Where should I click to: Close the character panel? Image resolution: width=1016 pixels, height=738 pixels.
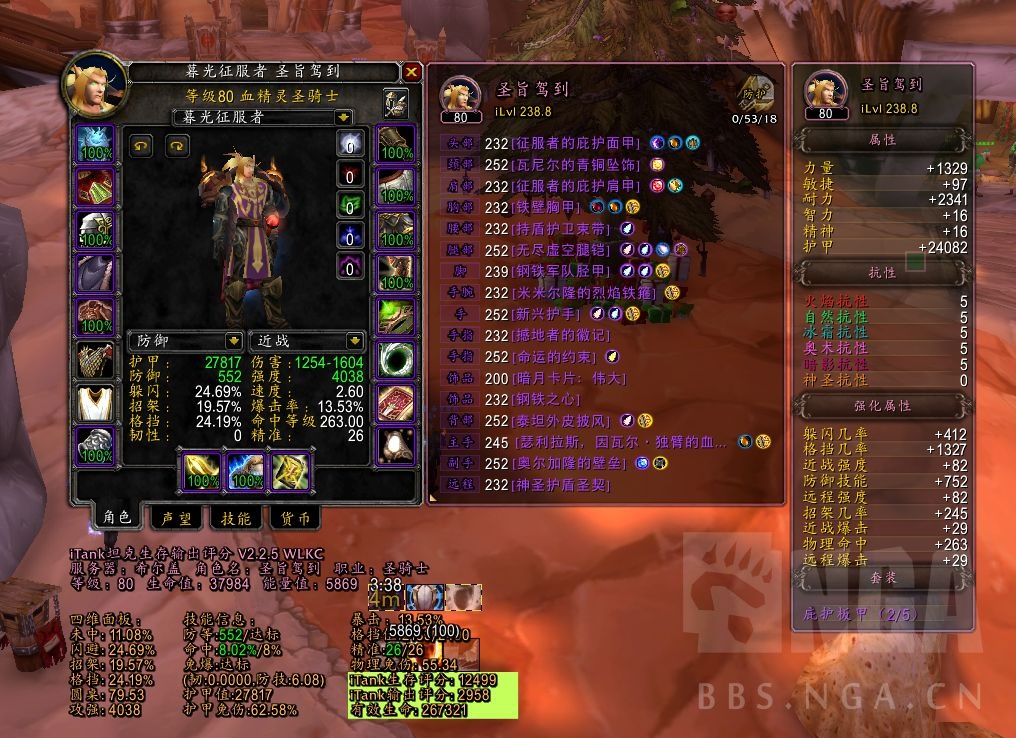point(411,71)
